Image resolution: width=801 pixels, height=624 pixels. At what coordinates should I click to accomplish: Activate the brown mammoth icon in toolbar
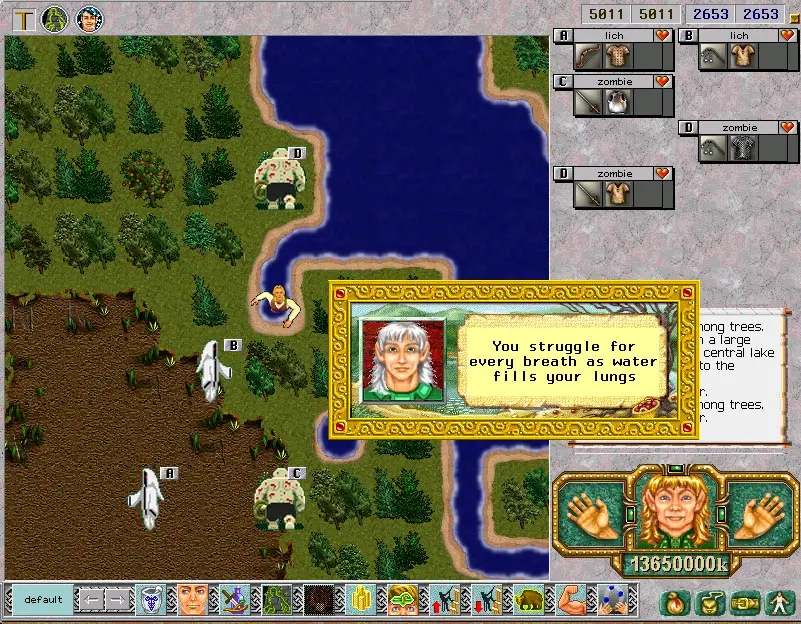[x=528, y=599]
